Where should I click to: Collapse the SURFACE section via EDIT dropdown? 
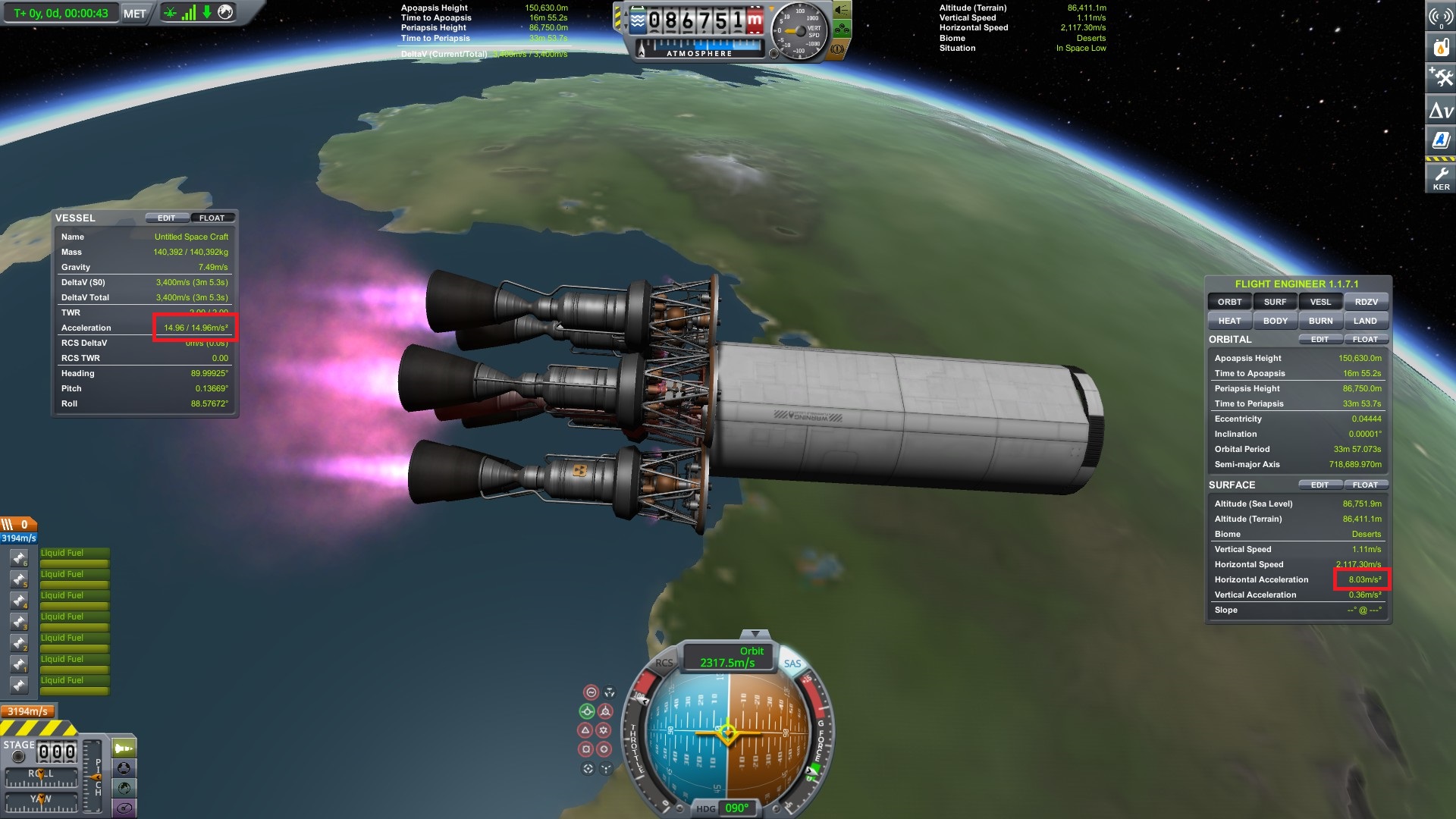tap(1319, 485)
